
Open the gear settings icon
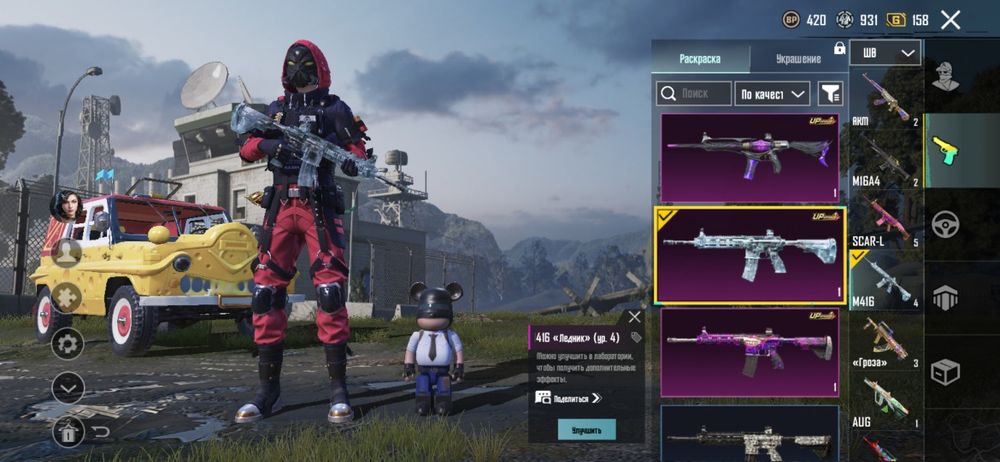[68, 345]
